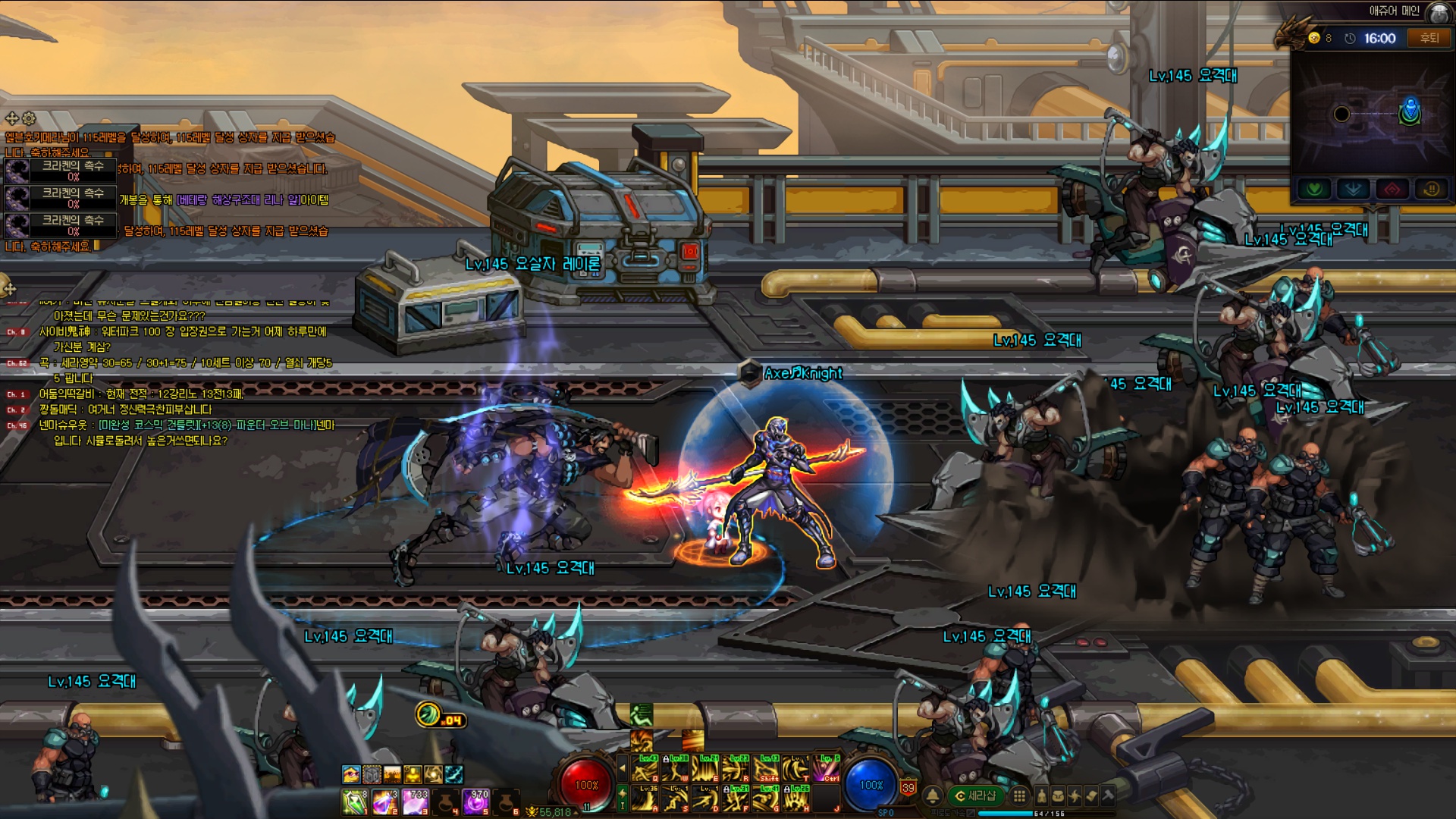The image size is (1456, 819).
Task: Open the chat settings gear icon
Action: (29, 118)
